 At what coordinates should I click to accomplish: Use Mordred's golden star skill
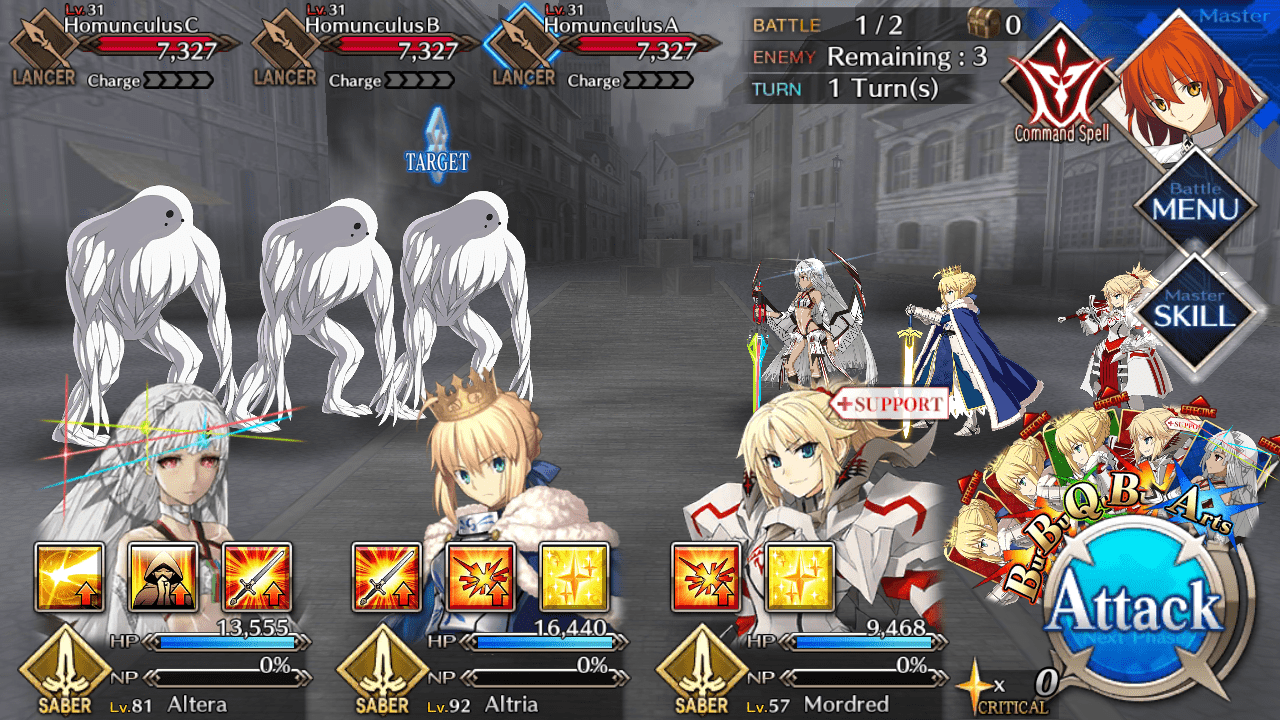click(799, 577)
